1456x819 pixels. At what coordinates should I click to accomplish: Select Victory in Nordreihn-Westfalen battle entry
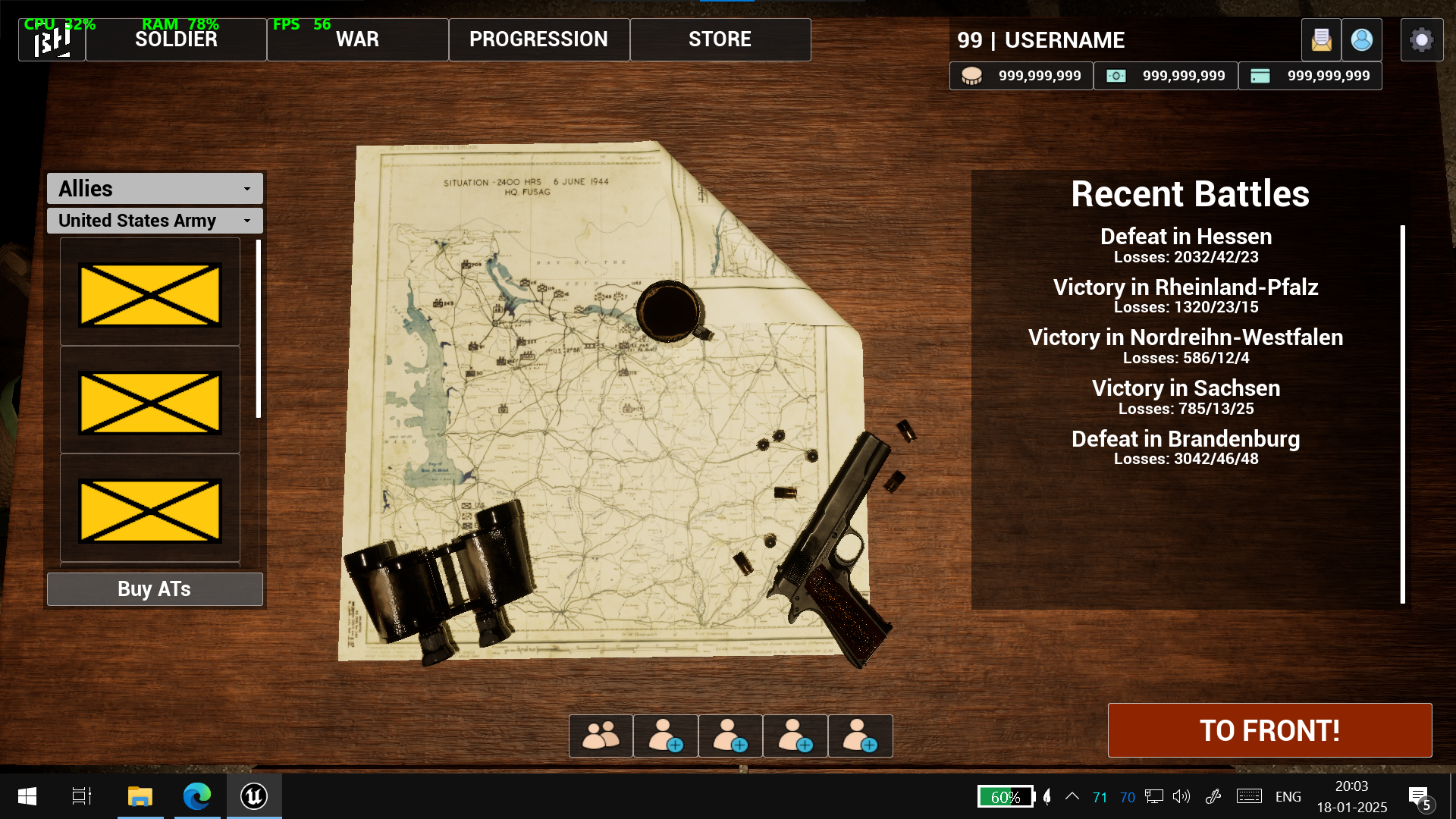pos(1185,346)
